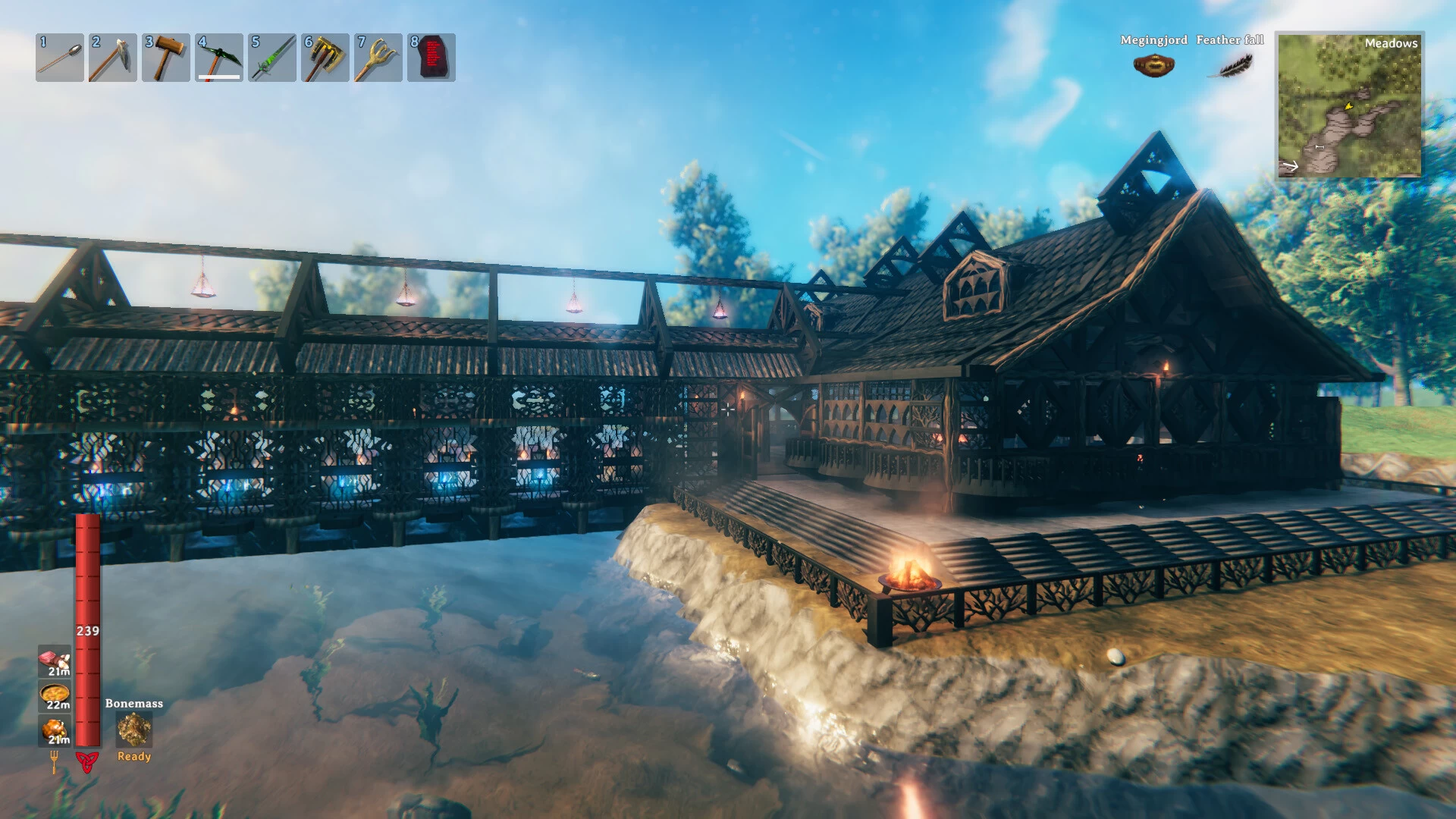Screen dimensions: 1456x819
Task: Click the roast chicken food buff icon
Action: click(x=55, y=730)
